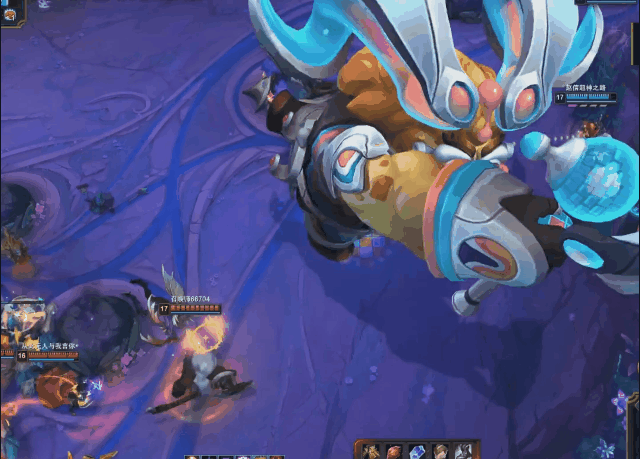This screenshot has height=459, width=640.
Task: Click the red-brown orb item slot
Action: (x=395, y=452)
